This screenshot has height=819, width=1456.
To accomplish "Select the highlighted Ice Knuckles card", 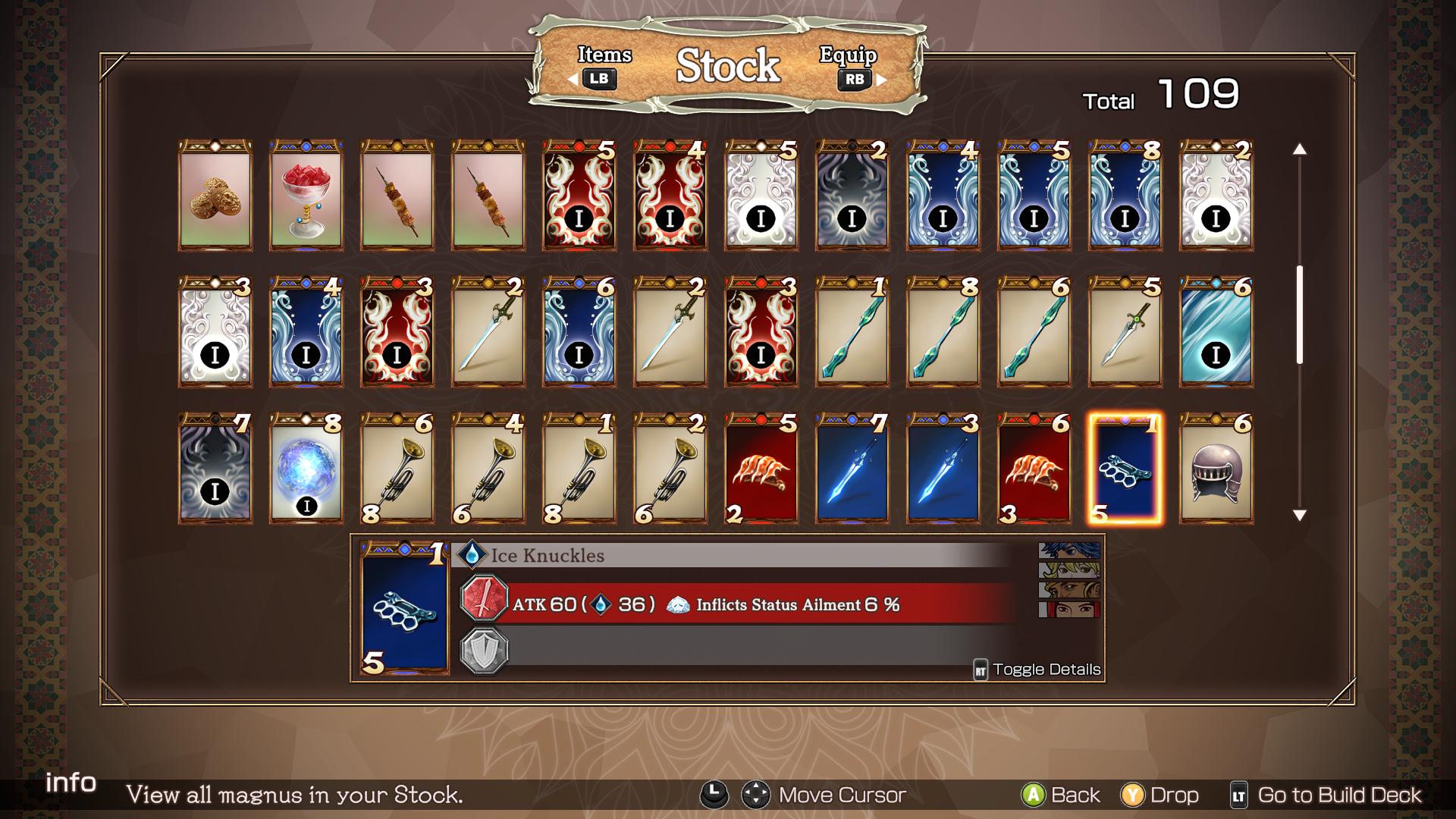I will (1125, 469).
